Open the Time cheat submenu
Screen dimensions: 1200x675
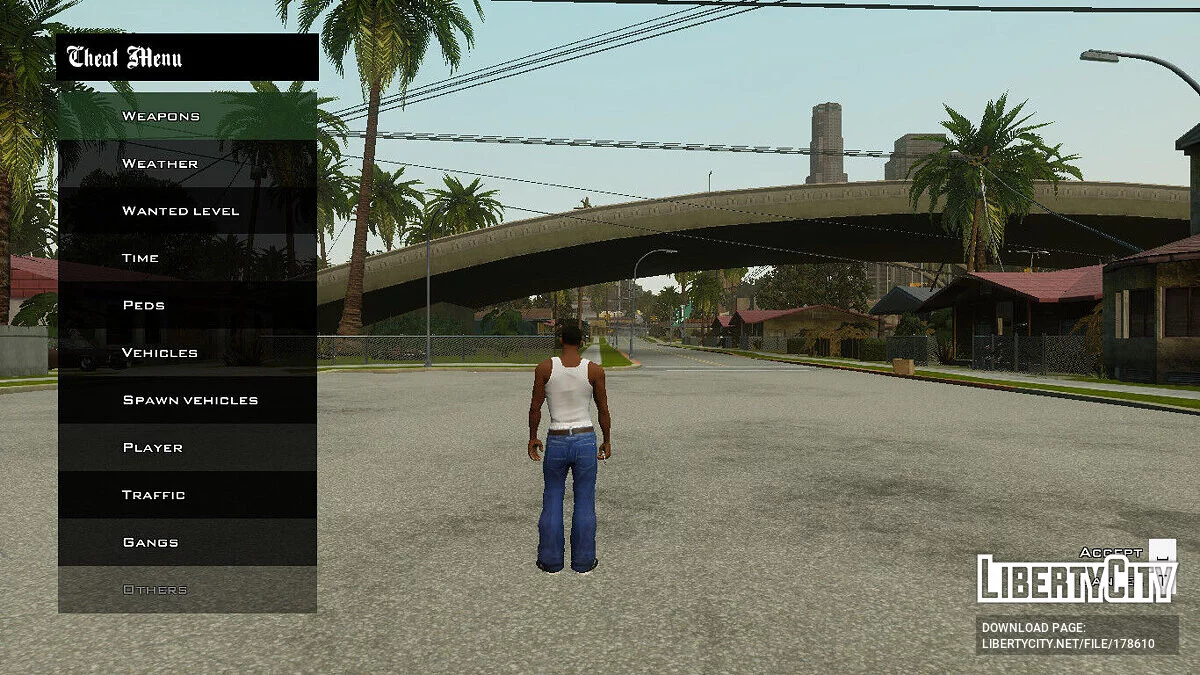pyautogui.click(x=187, y=258)
